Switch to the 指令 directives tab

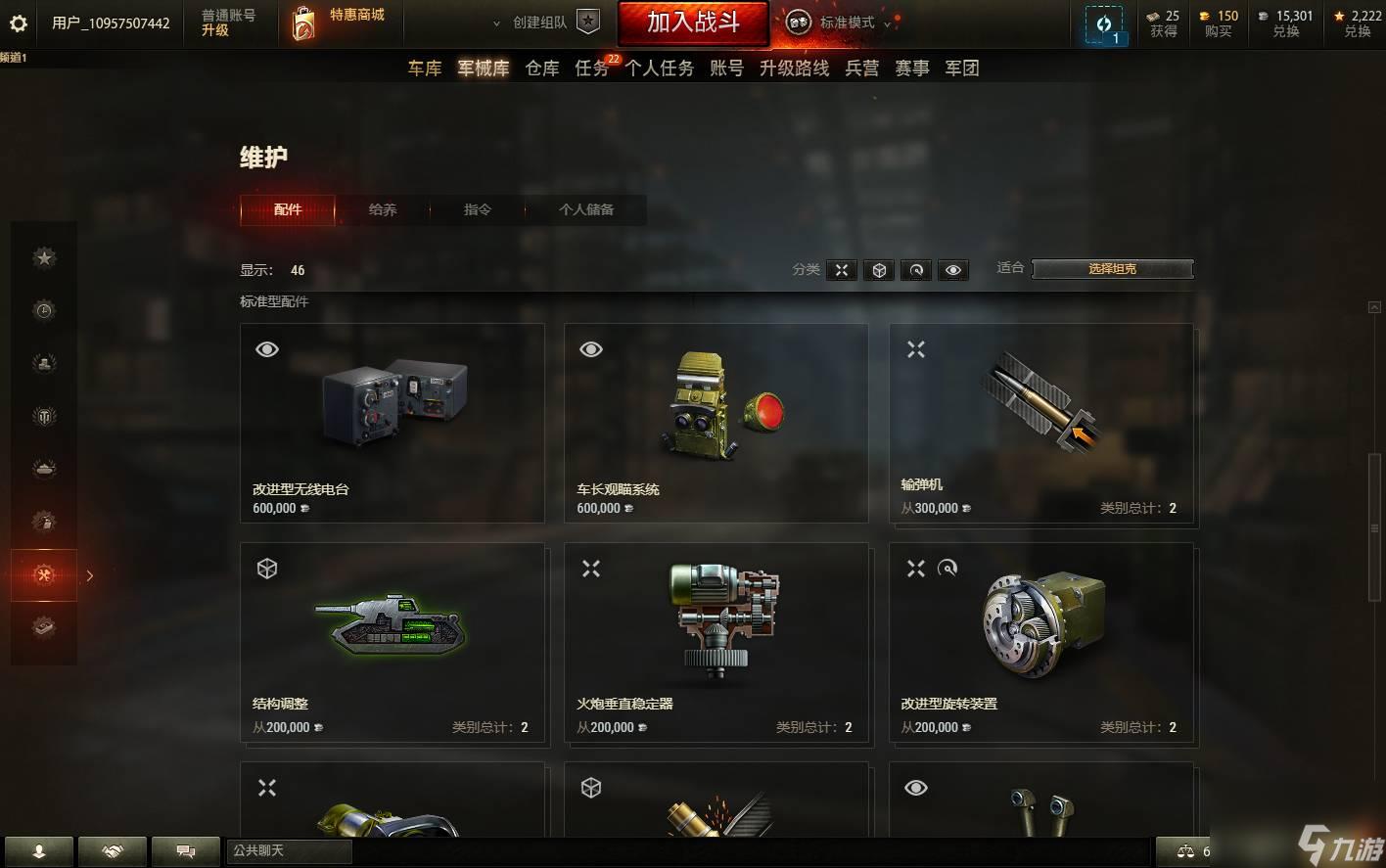tap(478, 209)
